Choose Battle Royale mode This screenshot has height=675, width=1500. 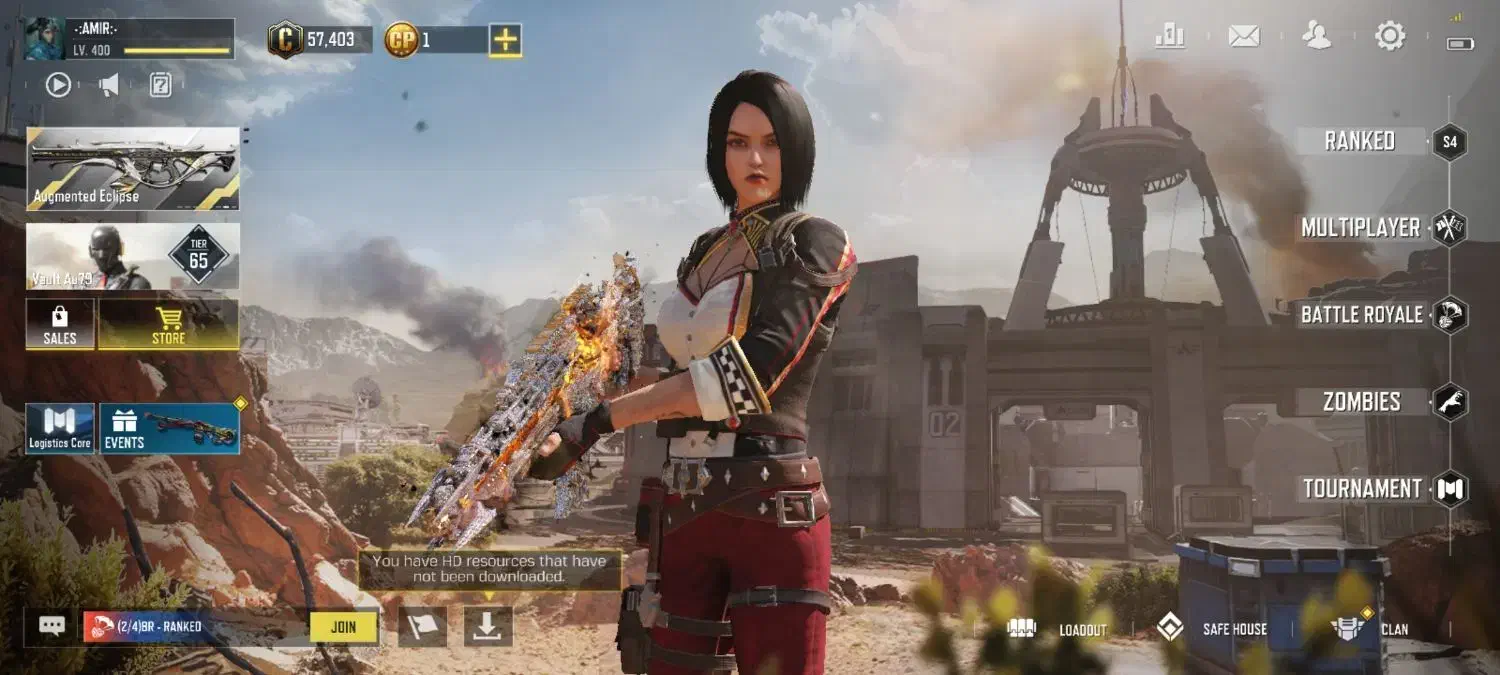click(1362, 315)
